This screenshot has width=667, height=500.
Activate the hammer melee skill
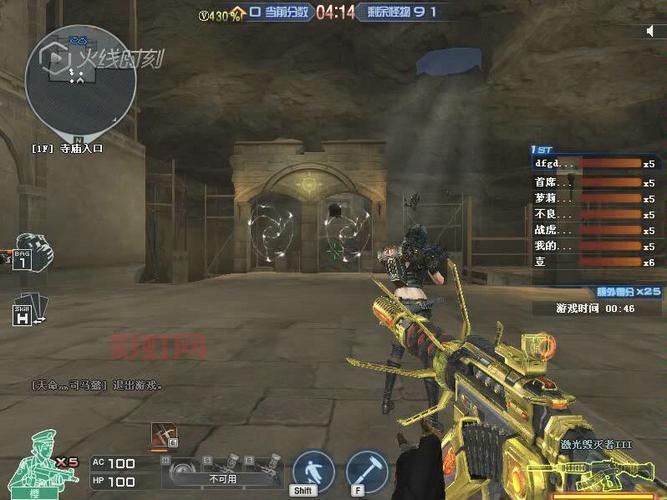(x=367, y=471)
